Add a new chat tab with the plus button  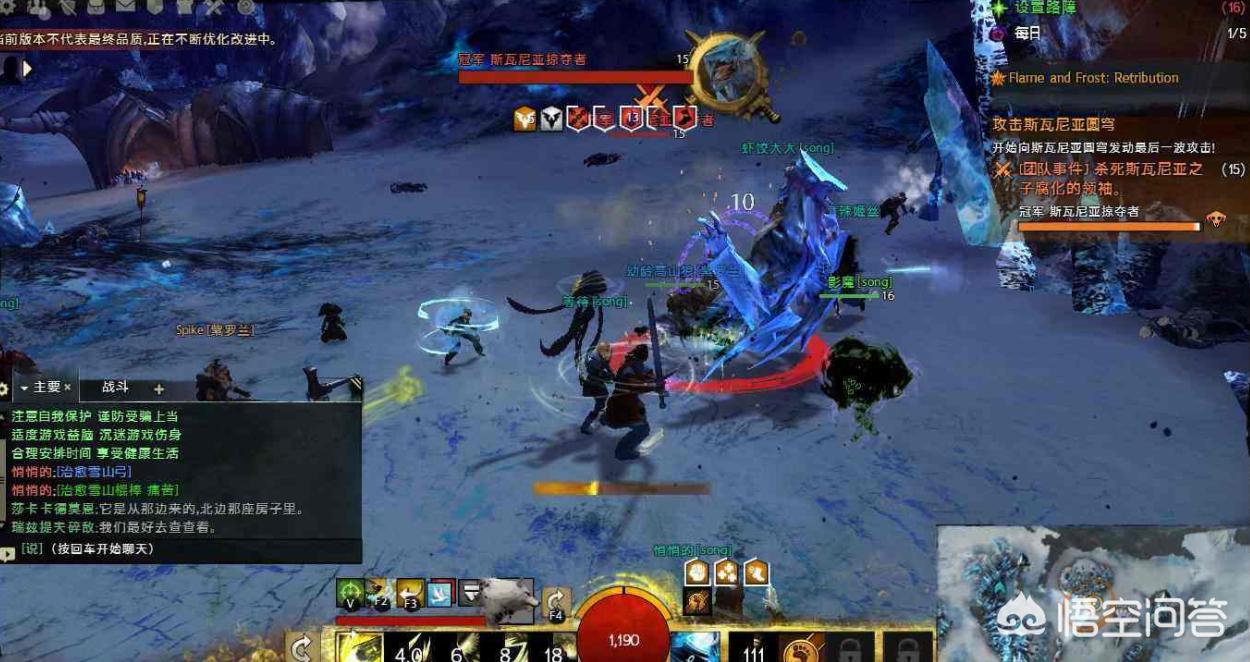(158, 388)
